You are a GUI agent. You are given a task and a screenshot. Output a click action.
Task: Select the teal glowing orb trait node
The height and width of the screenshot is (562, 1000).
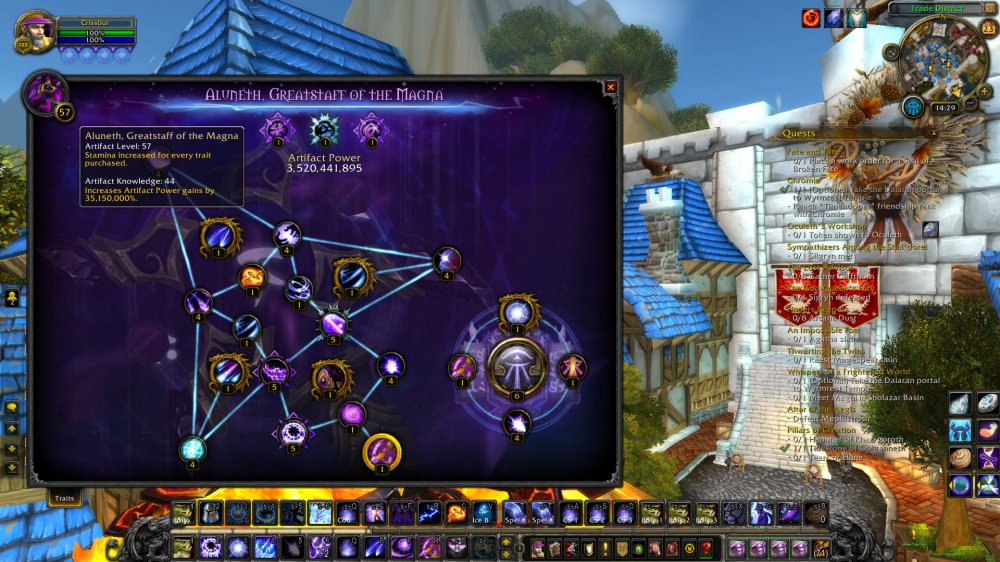click(192, 449)
